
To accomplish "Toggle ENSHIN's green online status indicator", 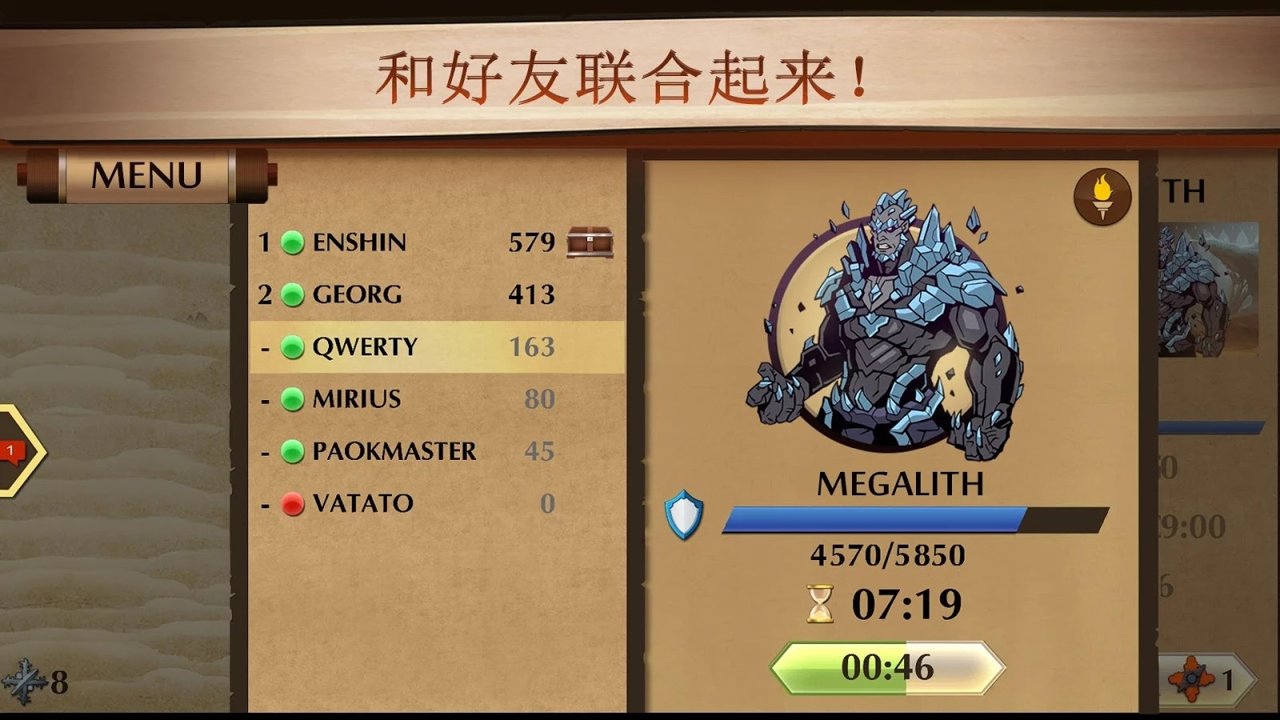I will point(292,241).
